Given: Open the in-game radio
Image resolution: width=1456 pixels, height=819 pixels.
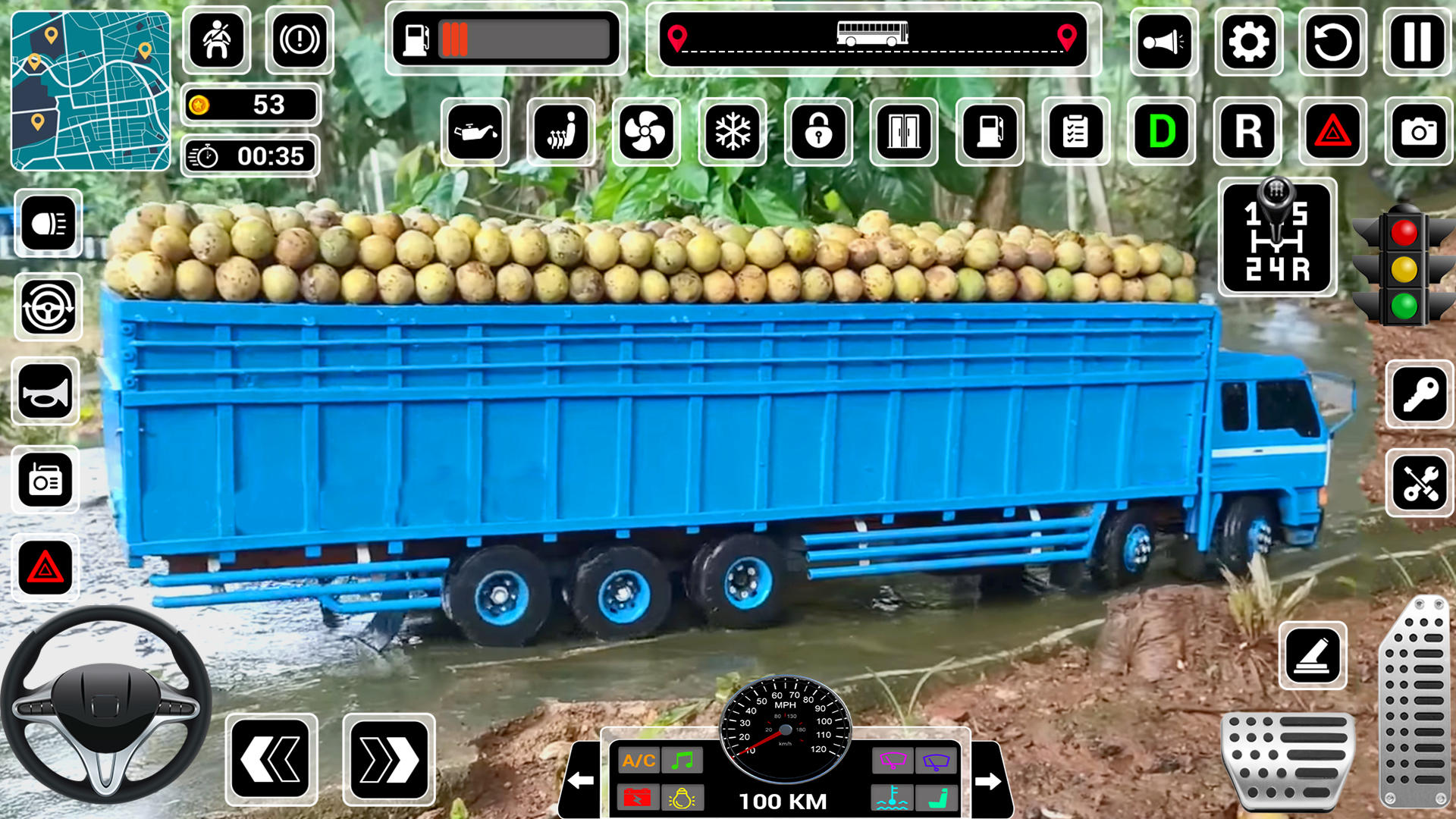Looking at the screenshot, I should tap(44, 480).
